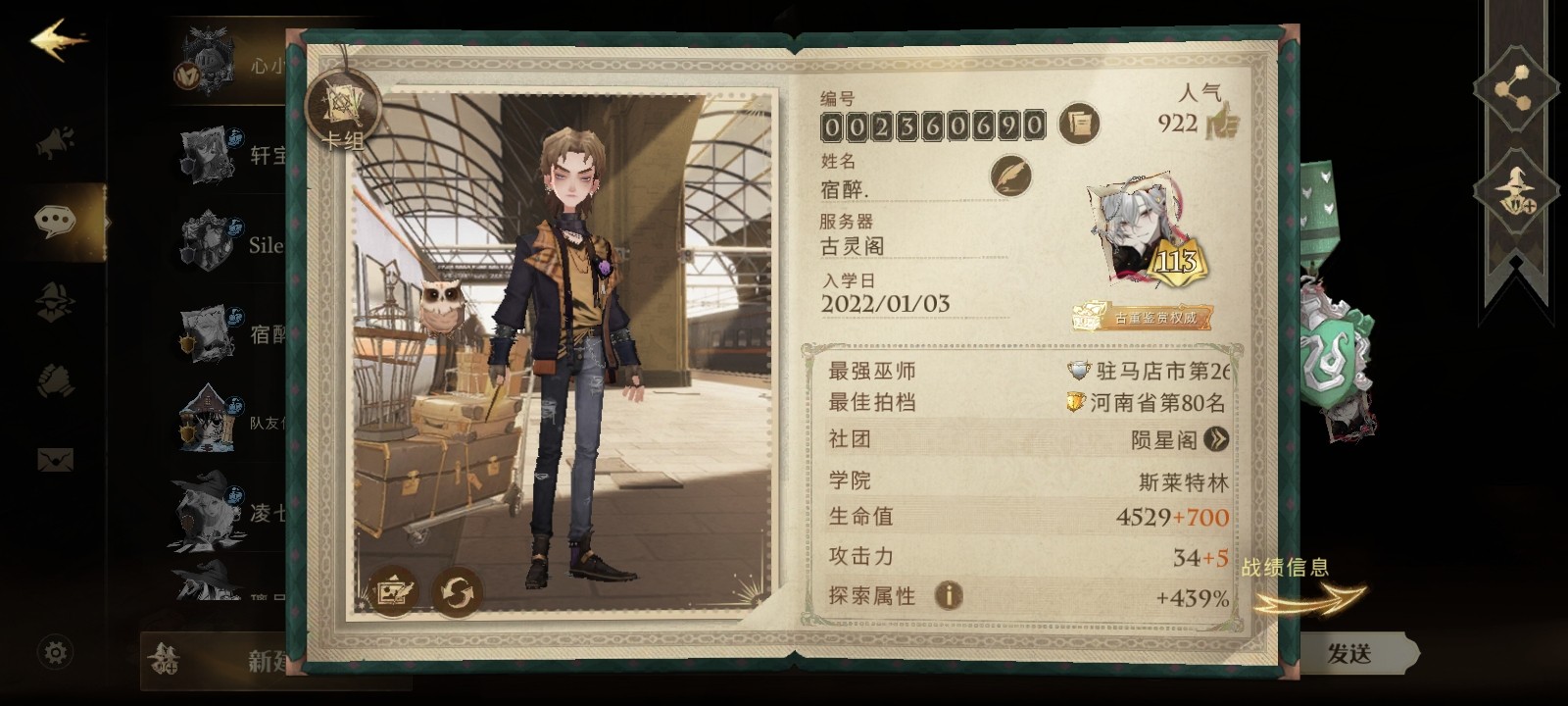Add friend with wizard hat icon
The width and height of the screenshot is (1568, 706).
pos(1515,190)
